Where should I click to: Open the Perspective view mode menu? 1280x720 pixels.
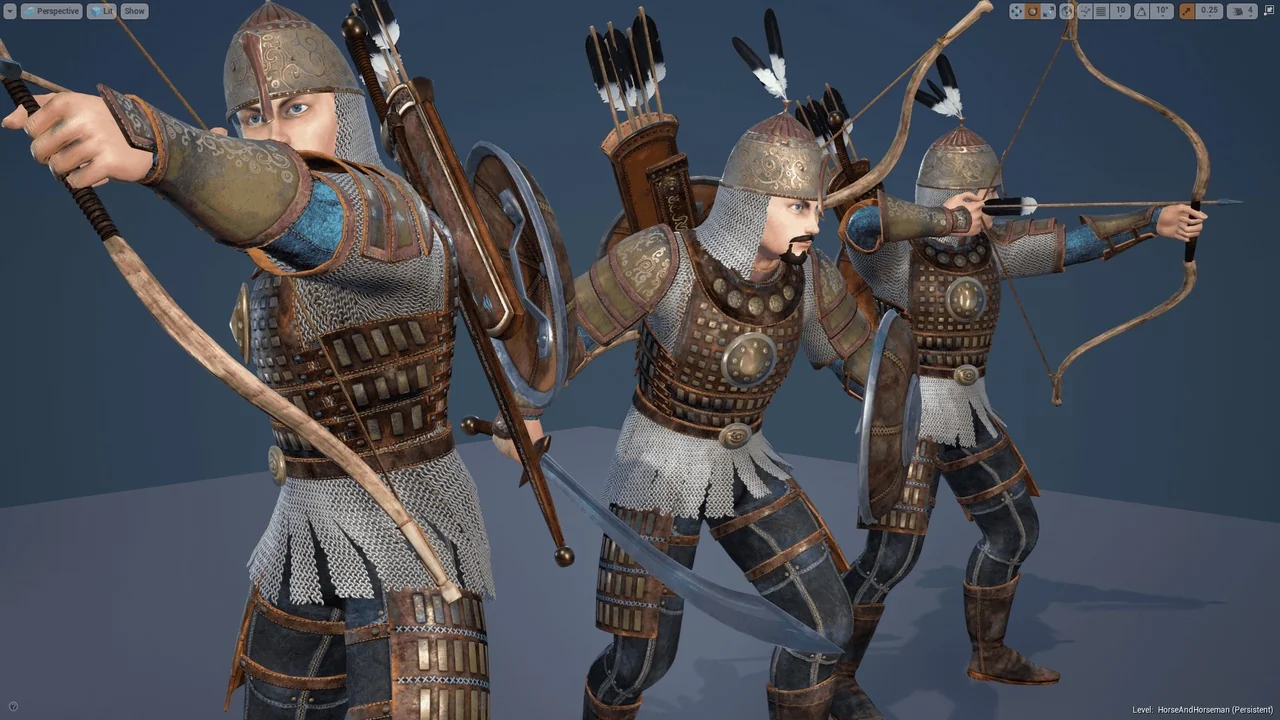pyautogui.click(x=51, y=11)
